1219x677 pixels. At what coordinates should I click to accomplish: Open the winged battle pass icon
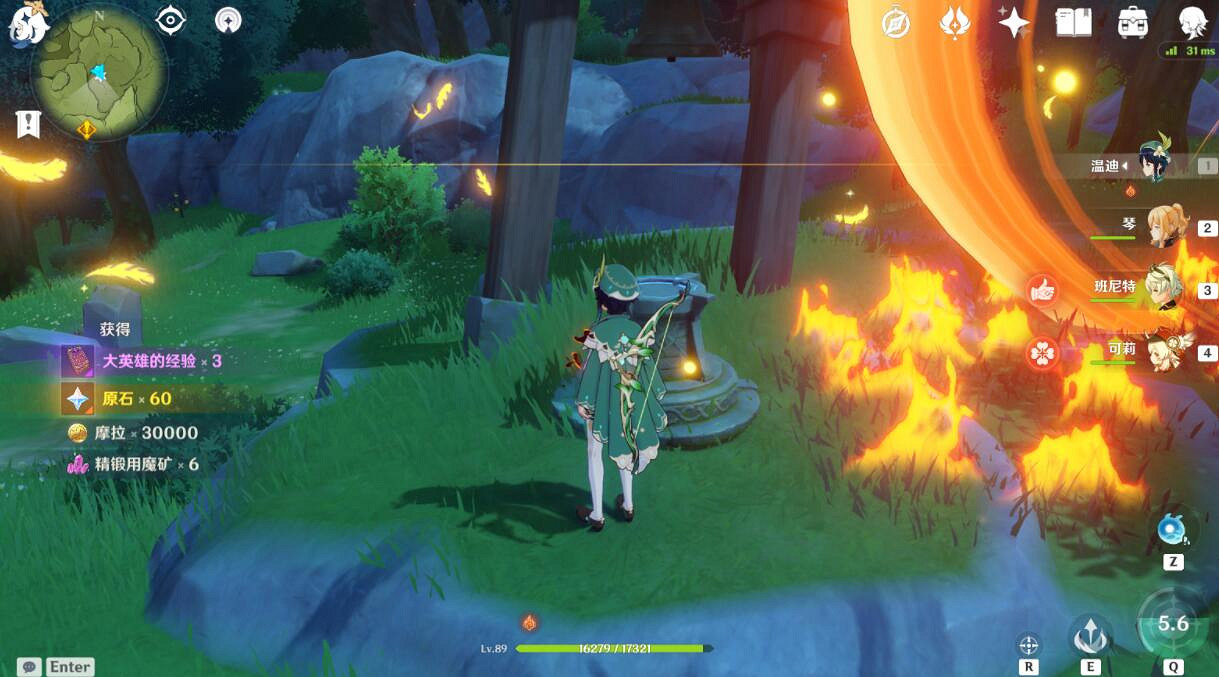954,22
